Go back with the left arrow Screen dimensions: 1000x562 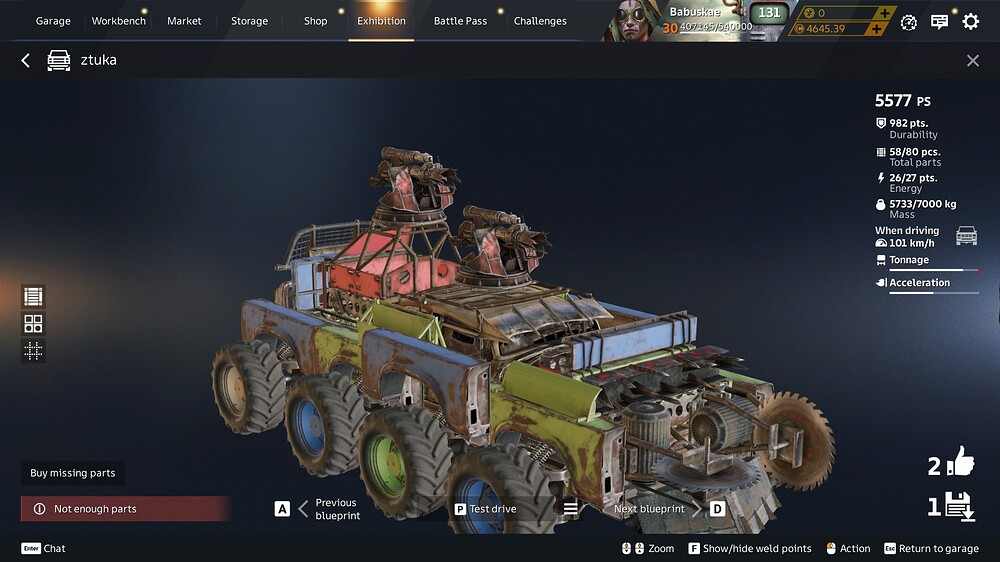tap(26, 61)
